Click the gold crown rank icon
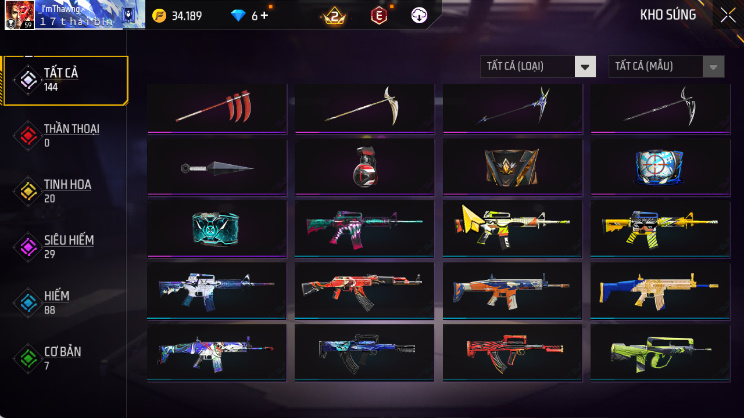 (x=333, y=15)
